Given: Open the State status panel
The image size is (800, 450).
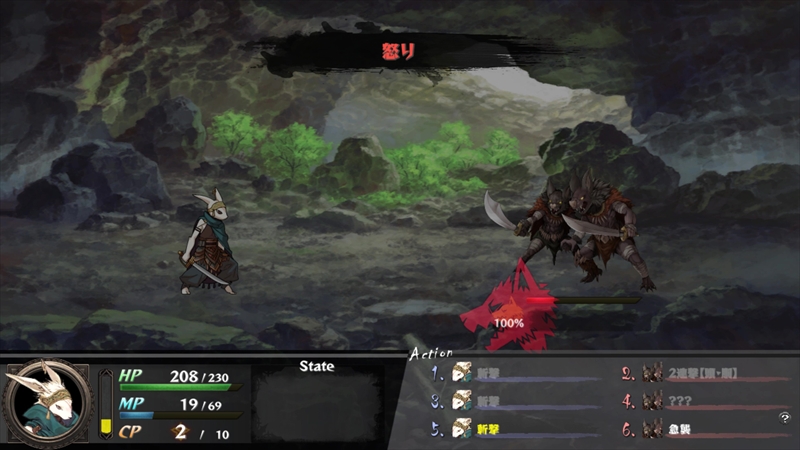Looking at the screenshot, I should (316, 400).
